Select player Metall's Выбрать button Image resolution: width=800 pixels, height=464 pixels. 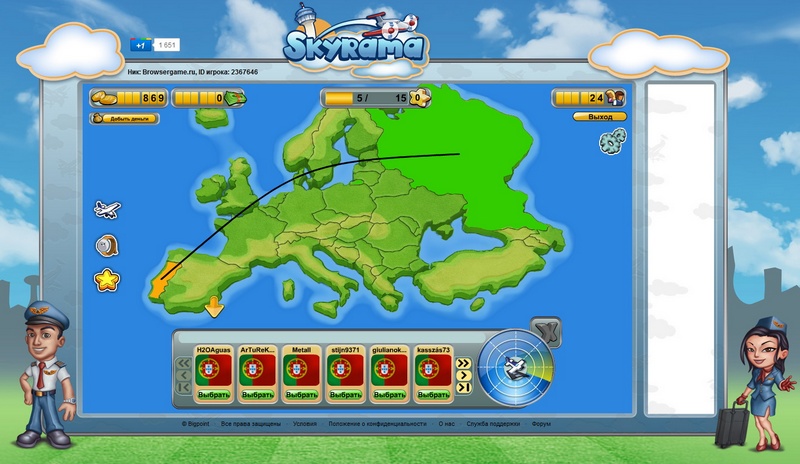(301, 394)
